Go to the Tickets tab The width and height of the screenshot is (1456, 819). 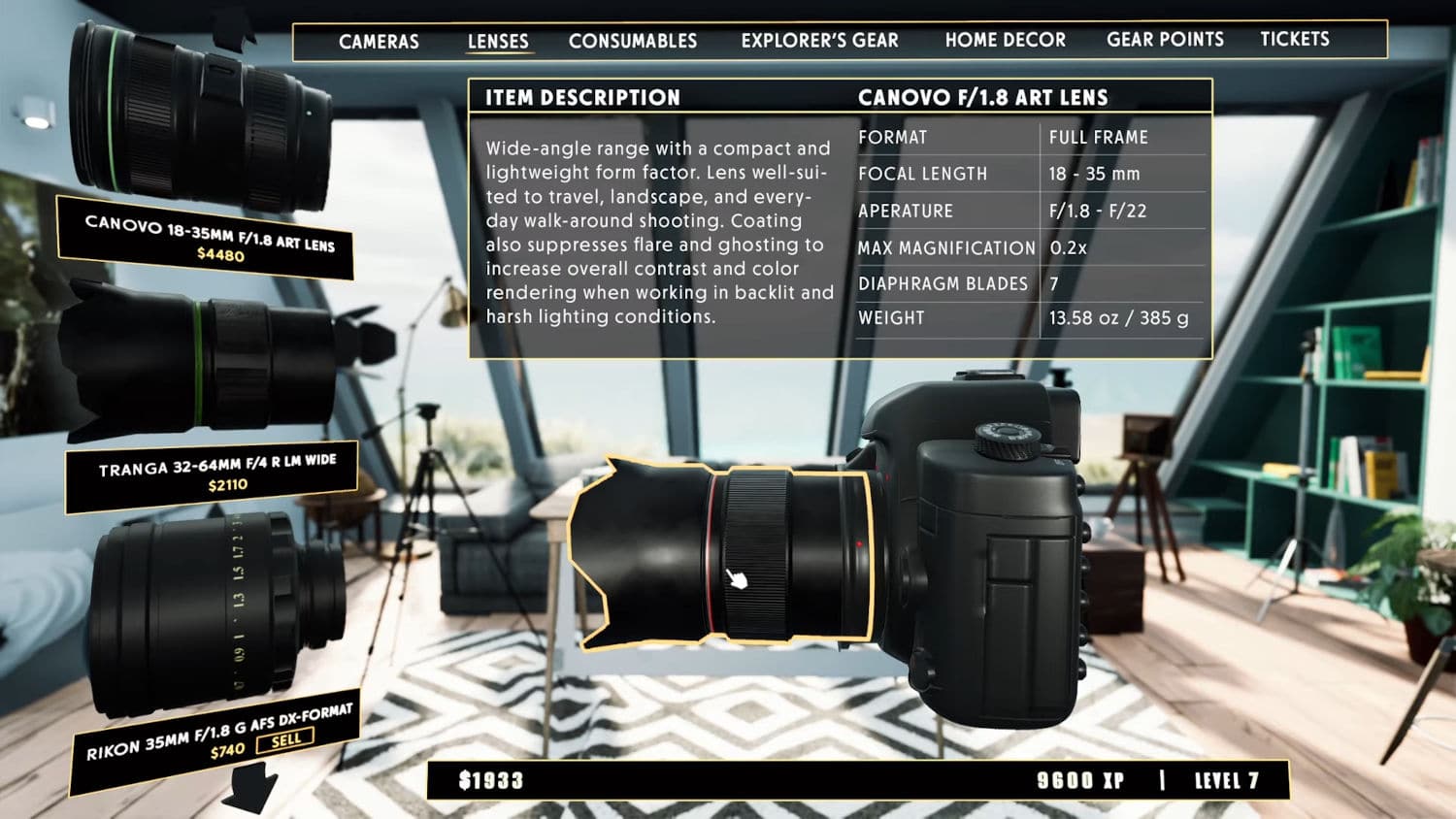click(x=1294, y=39)
